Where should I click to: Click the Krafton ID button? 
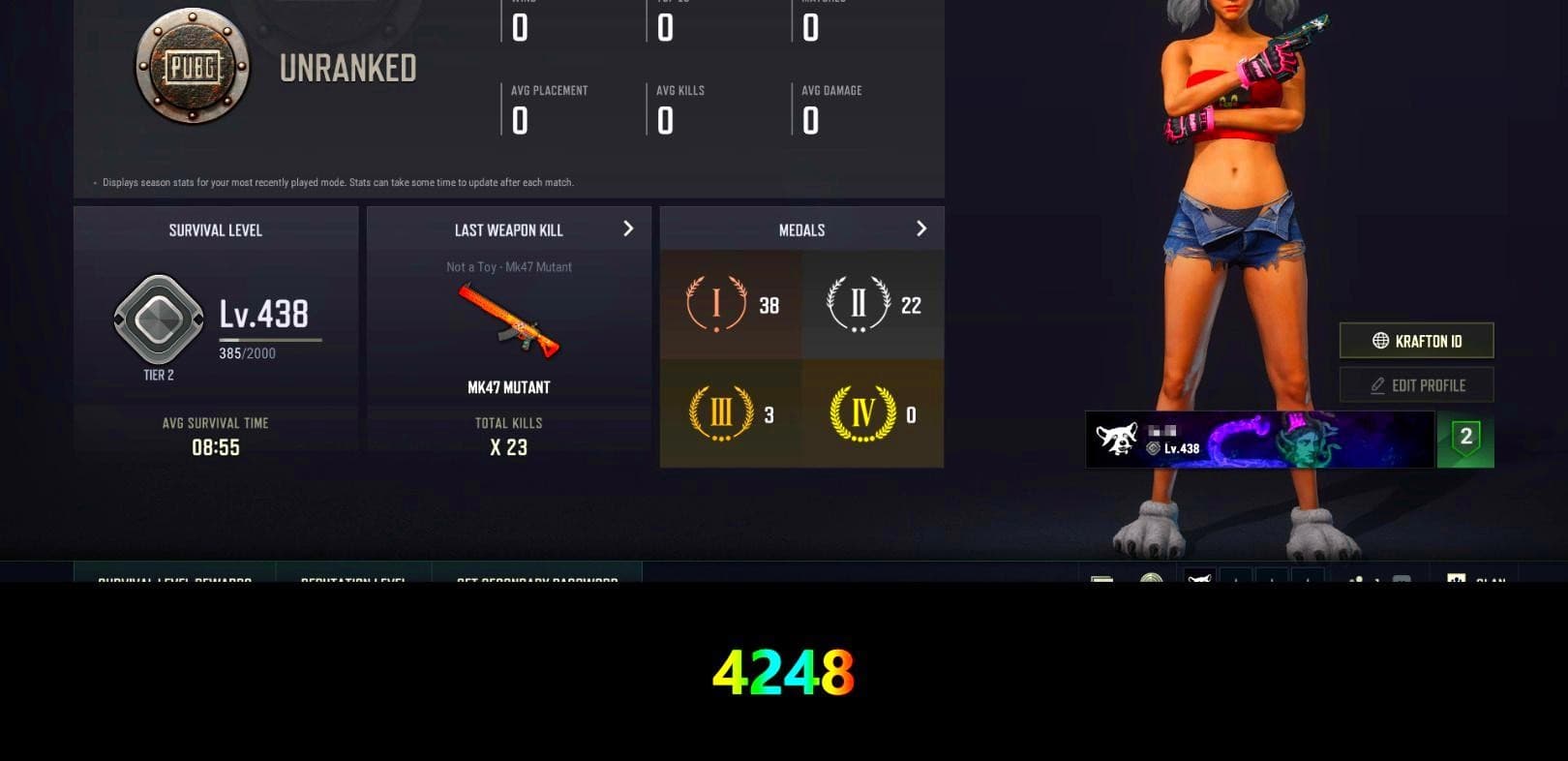1416,341
